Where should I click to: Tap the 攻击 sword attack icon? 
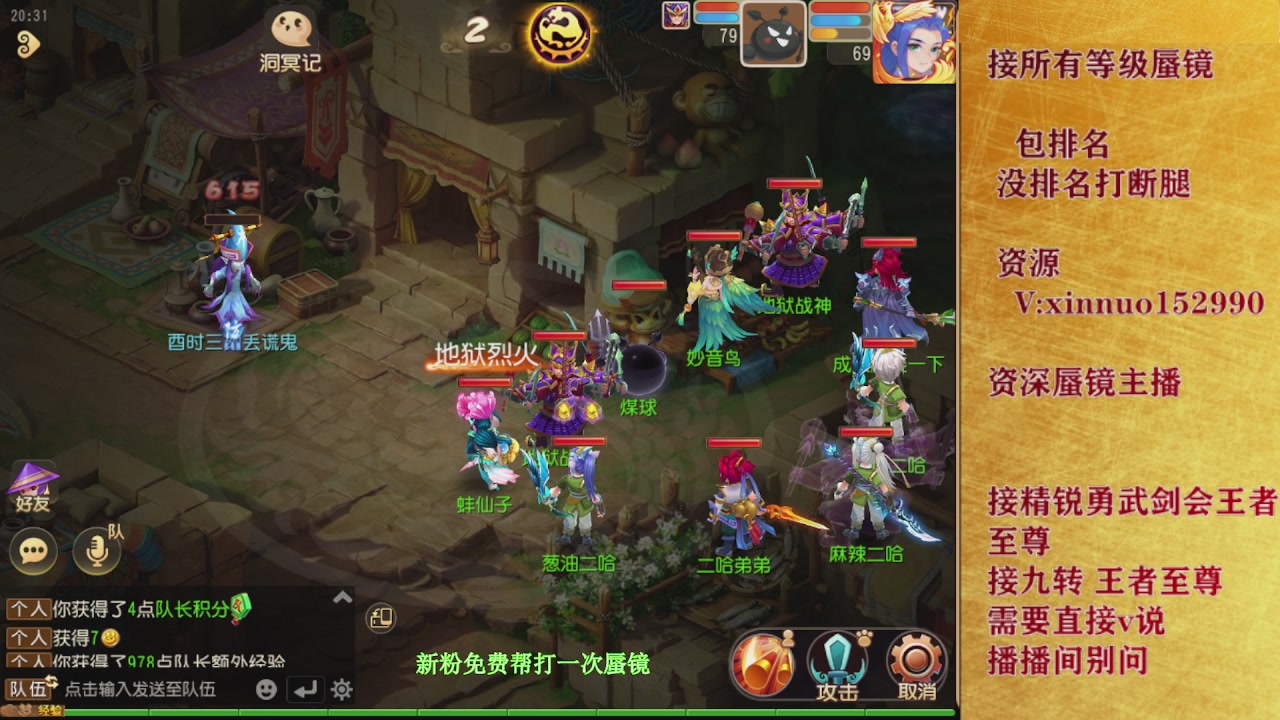click(837, 660)
